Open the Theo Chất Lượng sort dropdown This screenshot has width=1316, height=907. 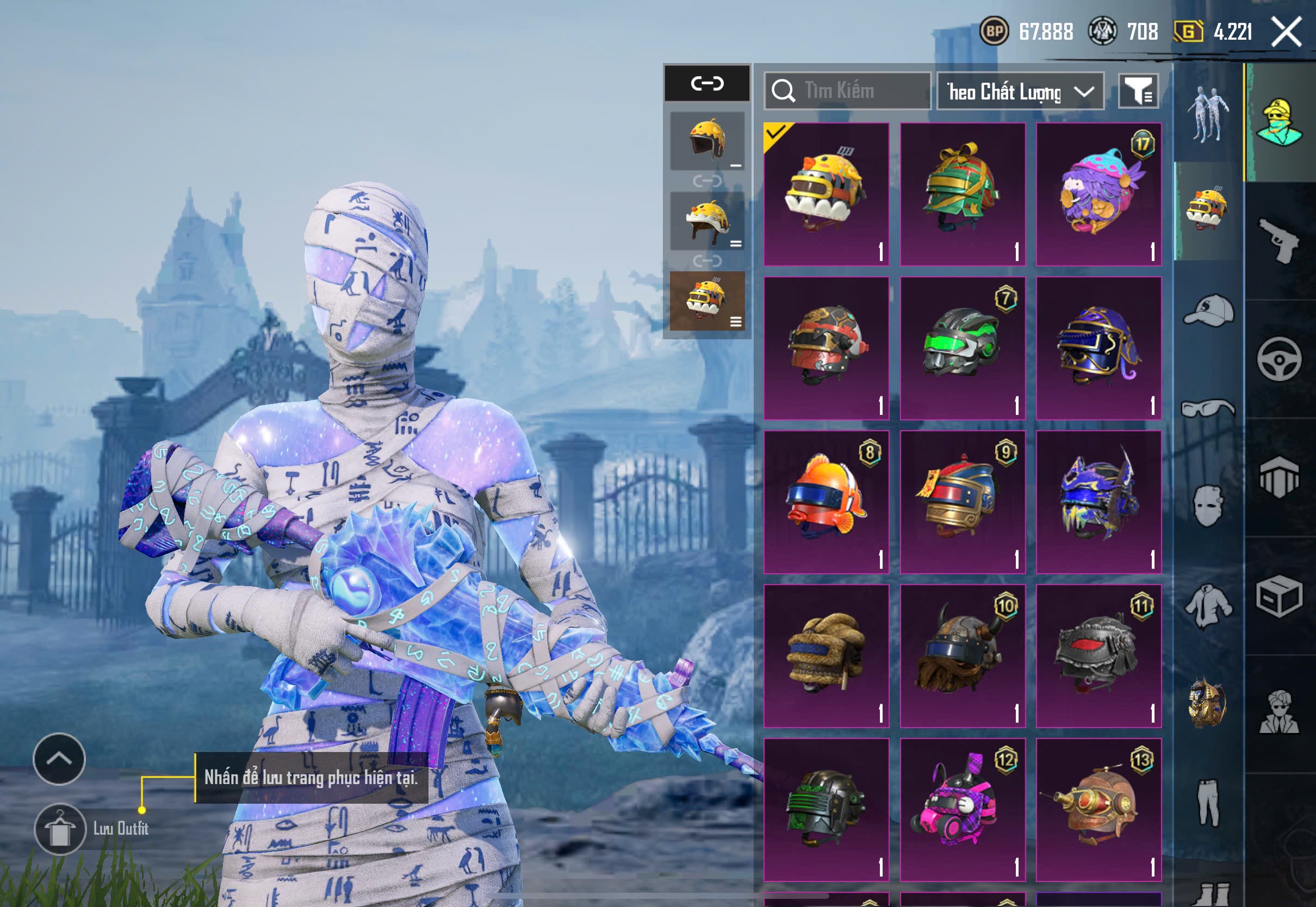[x=1020, y=91]
